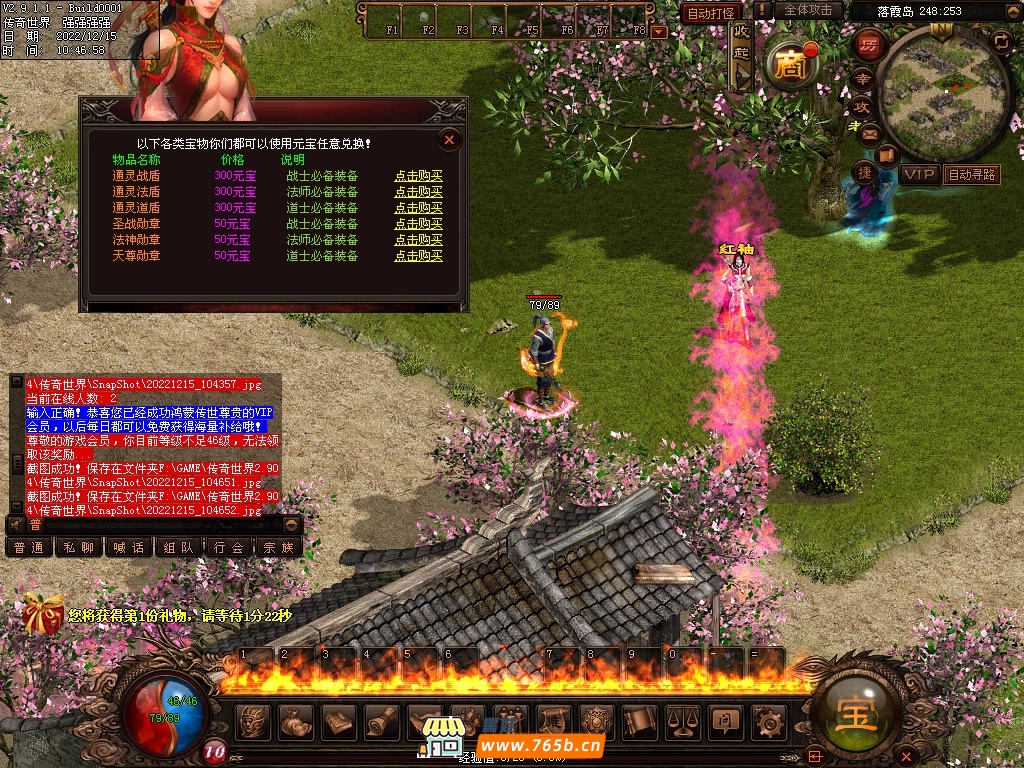Select the 行会 guild chat tab
The image size is (1024, 768).
click(x=229, y=547)
